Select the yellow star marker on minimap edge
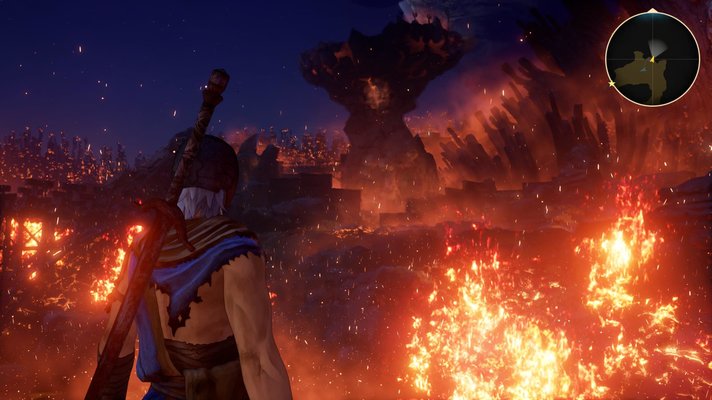Viewport: 712px width, 400px height. click(x=612, y=84)
